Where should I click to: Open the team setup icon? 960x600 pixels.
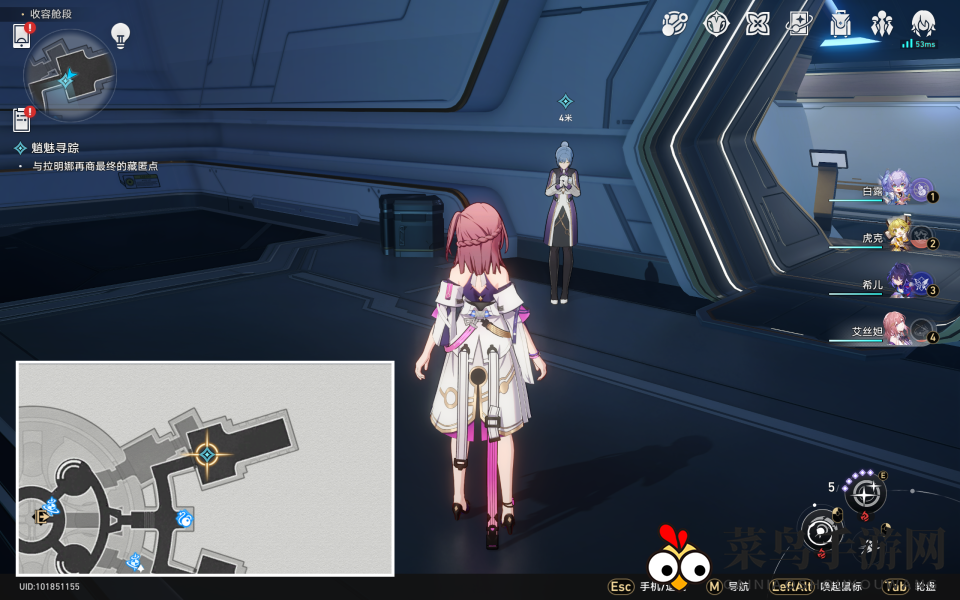tap(881, 24)
